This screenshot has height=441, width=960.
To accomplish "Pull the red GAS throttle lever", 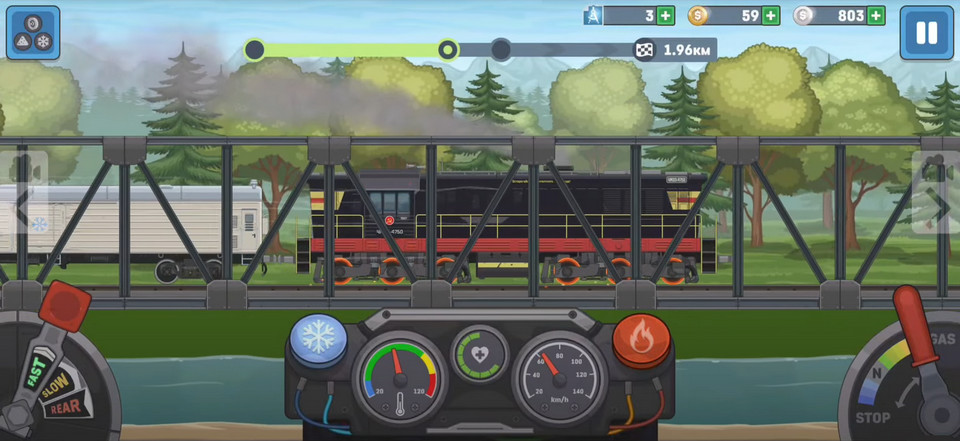I will (912, 320).
